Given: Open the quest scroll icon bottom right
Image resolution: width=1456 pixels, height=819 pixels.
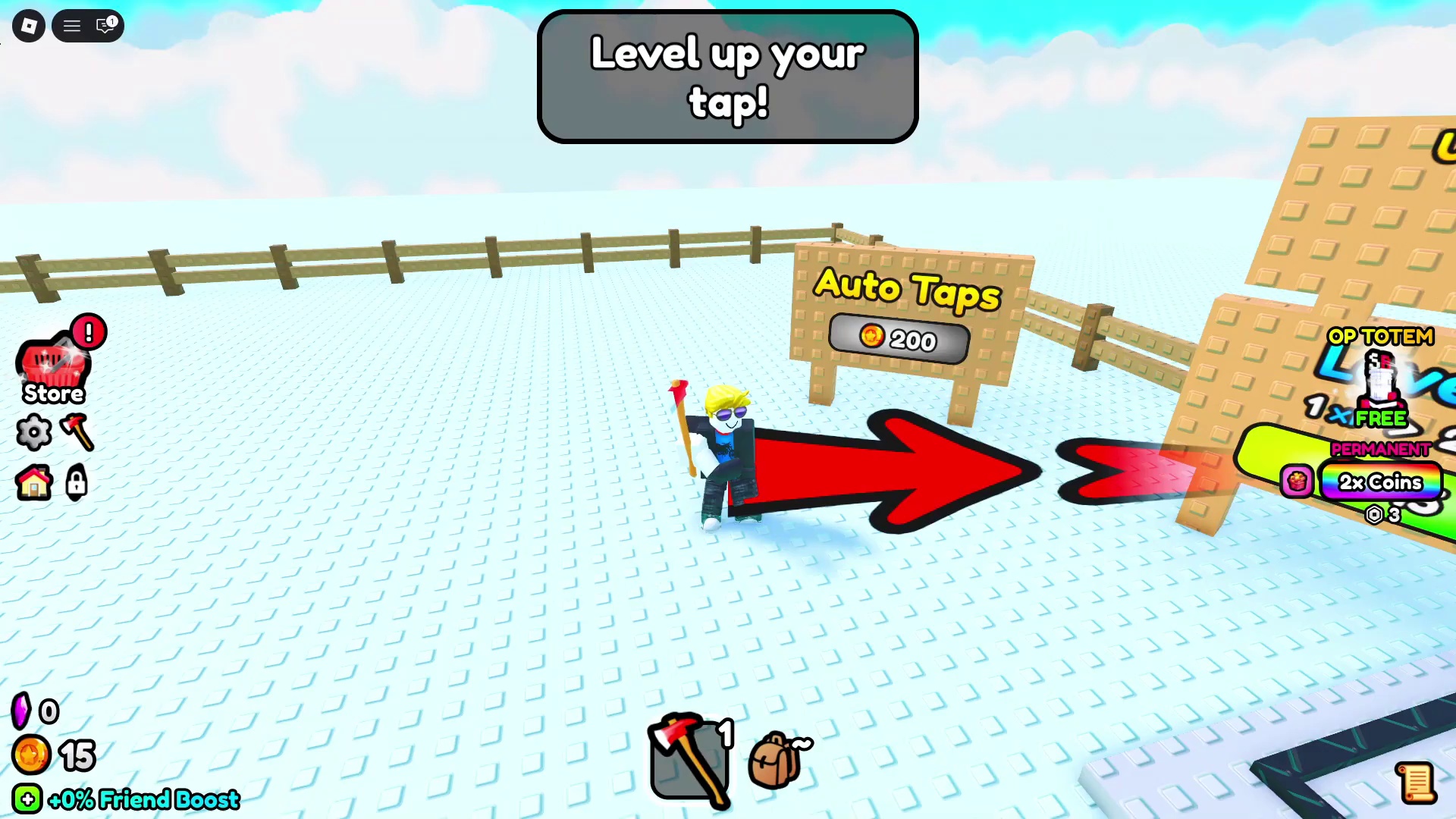Looking at the screenshot, I should (1417, 783).
